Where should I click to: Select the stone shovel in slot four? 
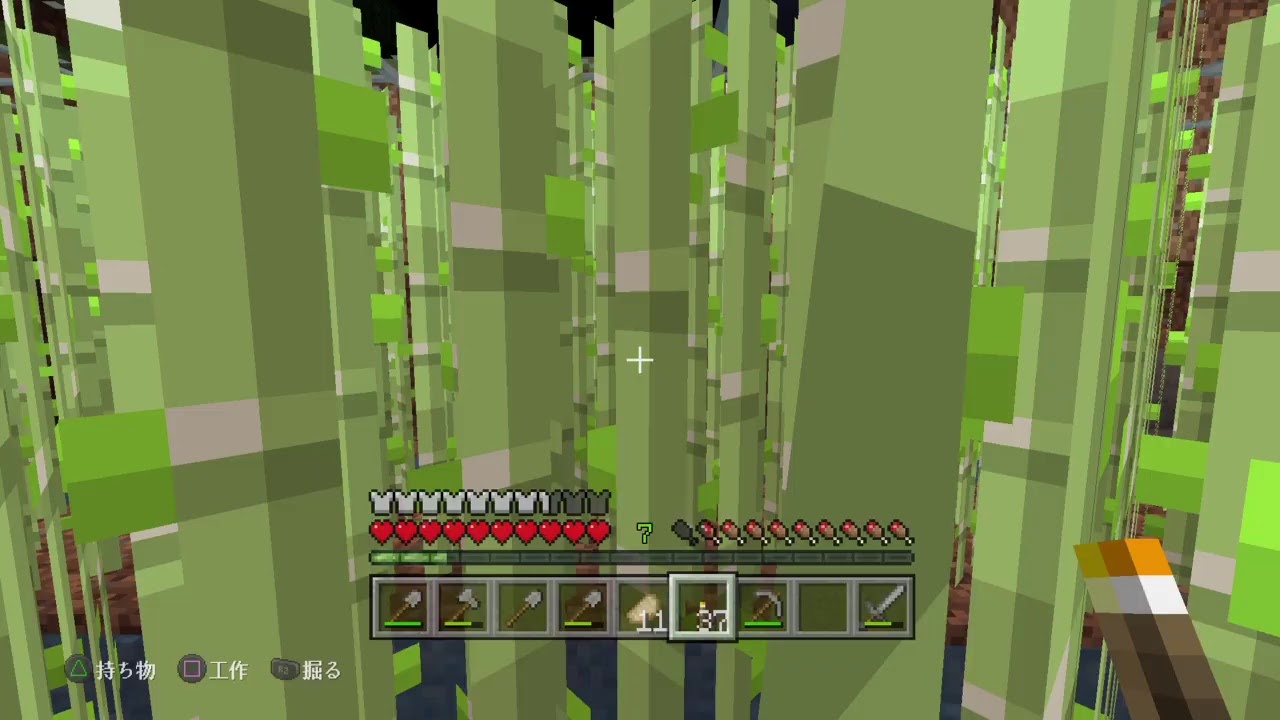pos(582,605)
